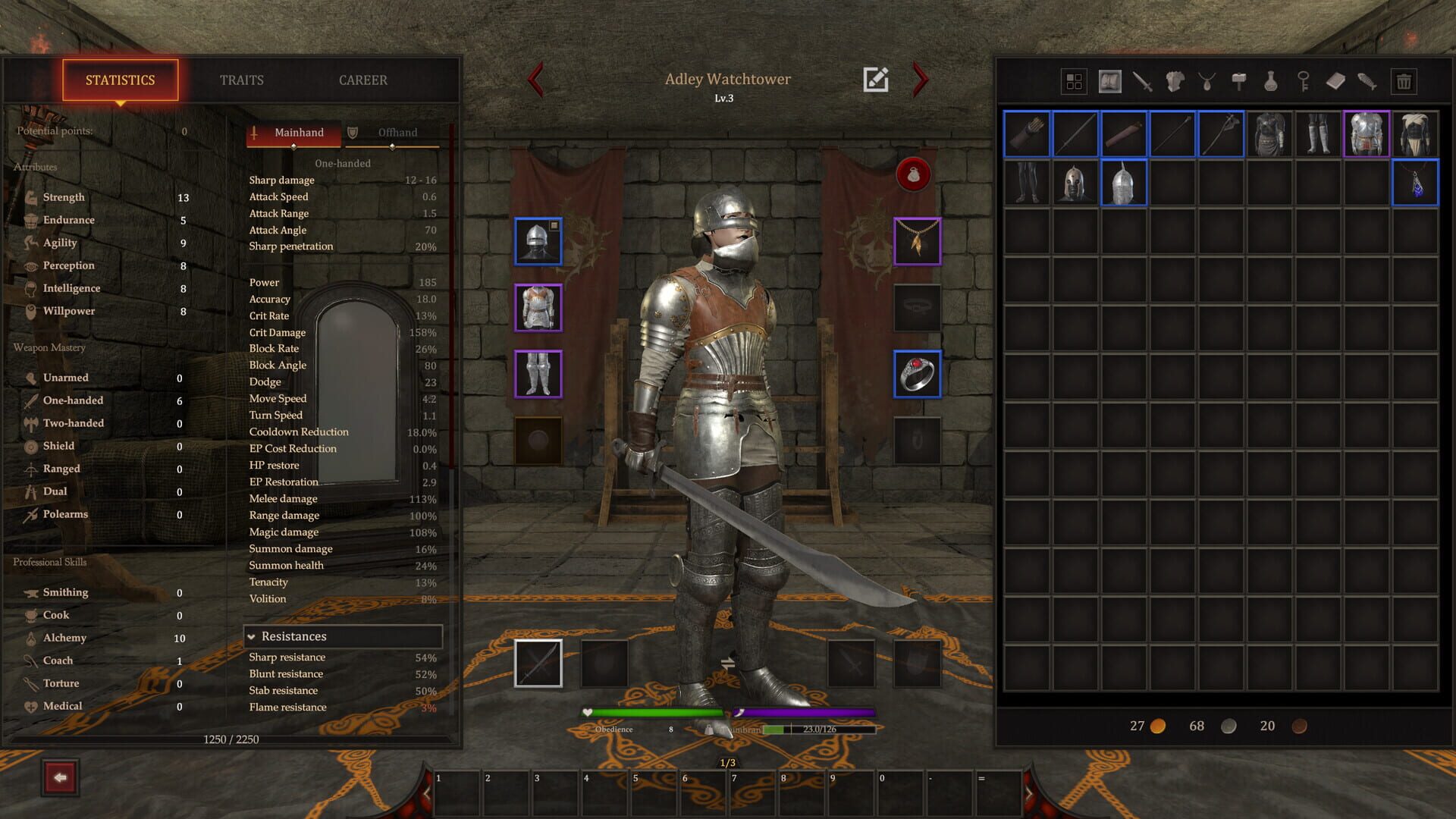The image size is (1456, 819).
Task: Select the Mainhand weapon toggle
Action: 298,132
